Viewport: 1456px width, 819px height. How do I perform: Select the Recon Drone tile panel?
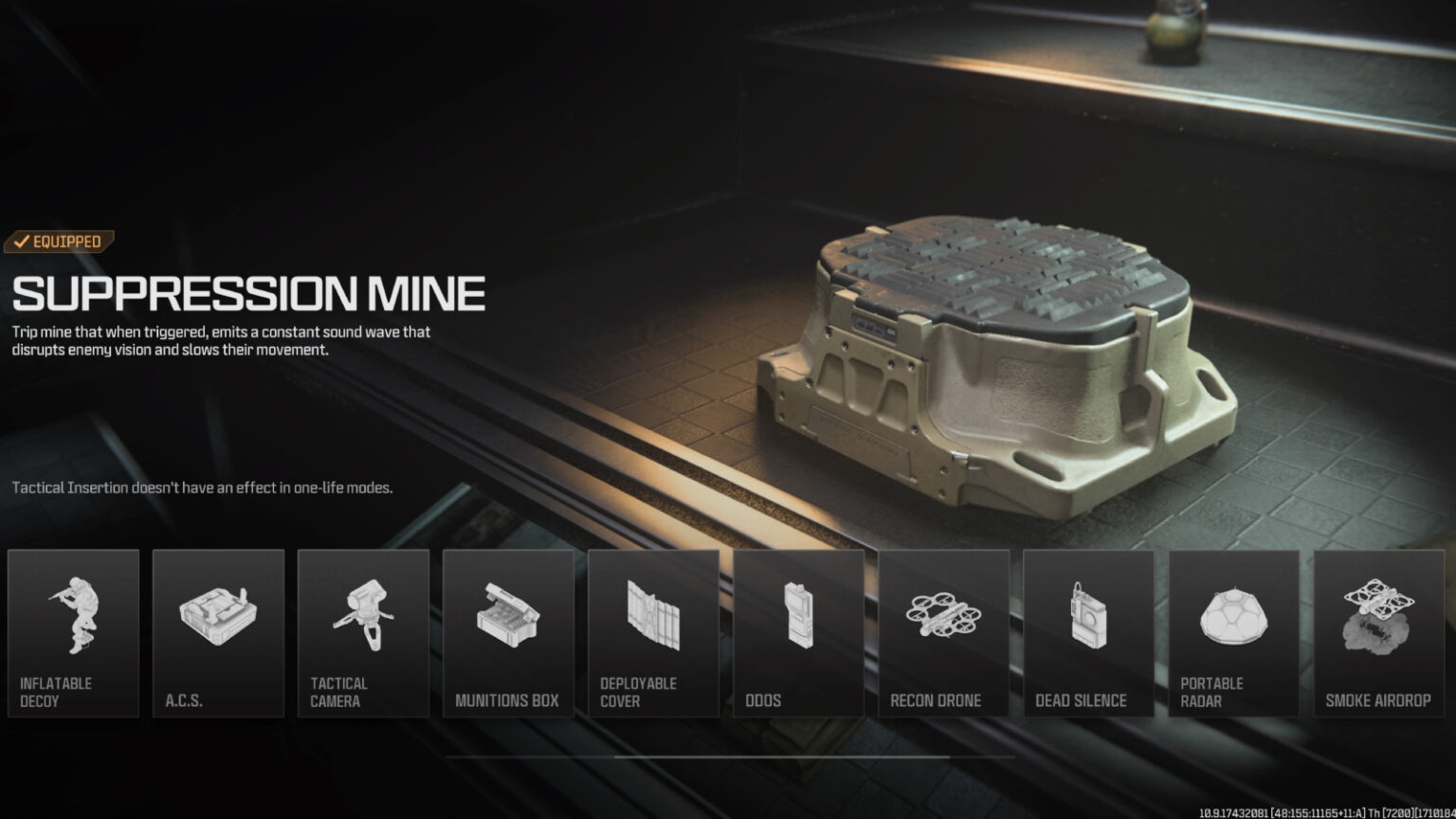(x=944, y=633)
